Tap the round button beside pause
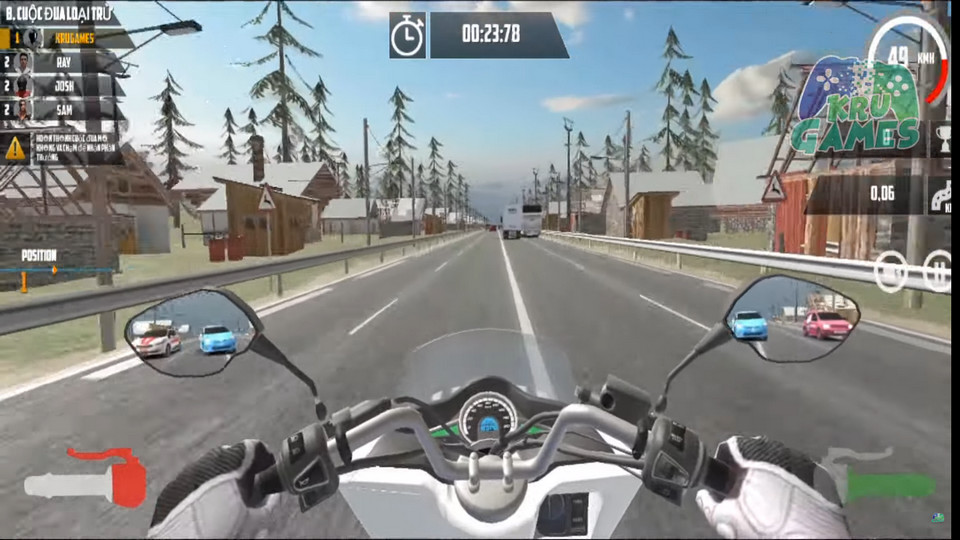This screenshot has width=960, height=540. tap(890, 271)
